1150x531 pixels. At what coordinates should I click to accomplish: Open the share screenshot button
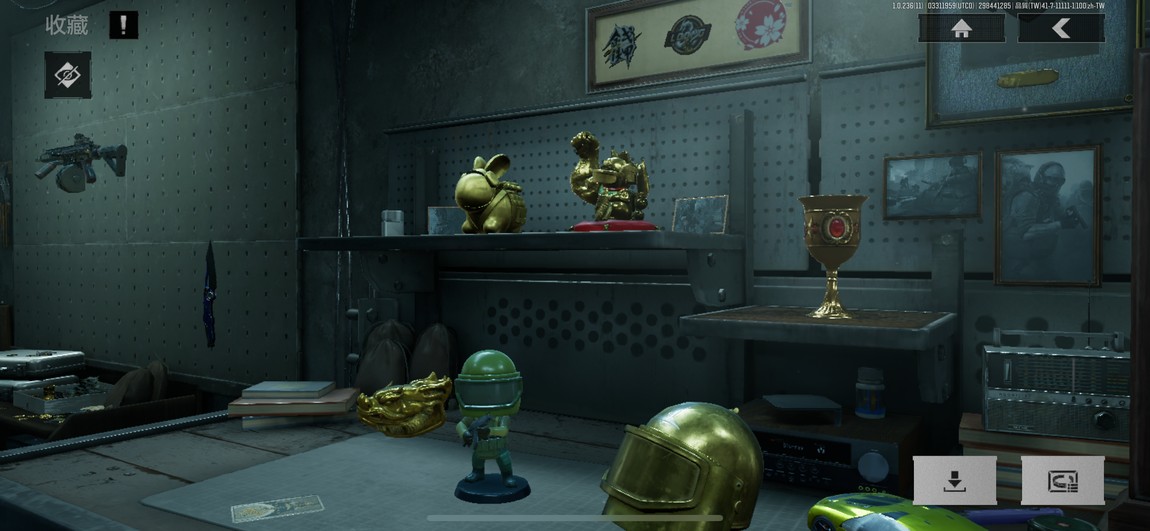(x=1062, y=481)
